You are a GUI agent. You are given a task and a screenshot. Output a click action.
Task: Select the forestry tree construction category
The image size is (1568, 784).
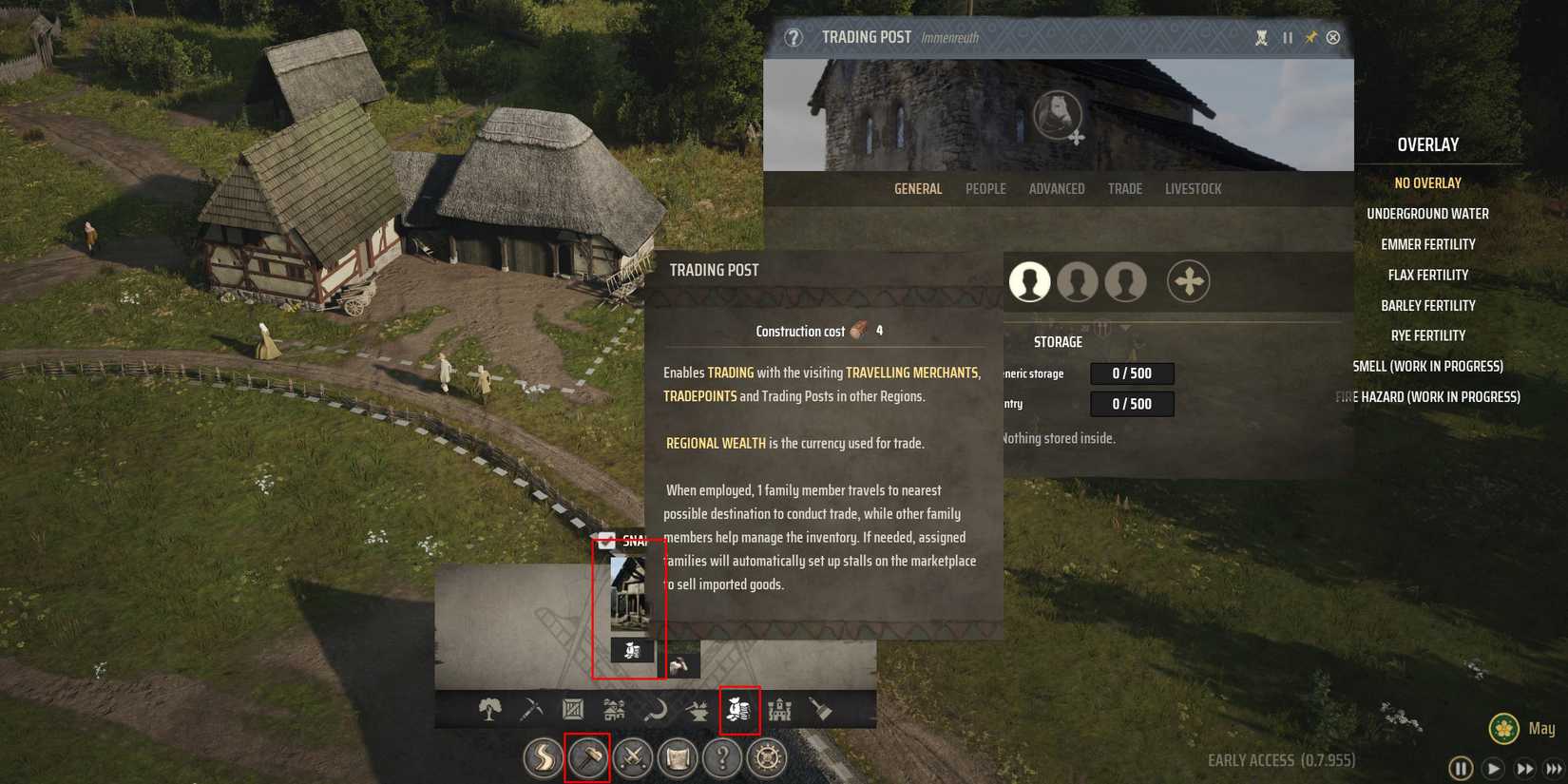click(489, 709)
